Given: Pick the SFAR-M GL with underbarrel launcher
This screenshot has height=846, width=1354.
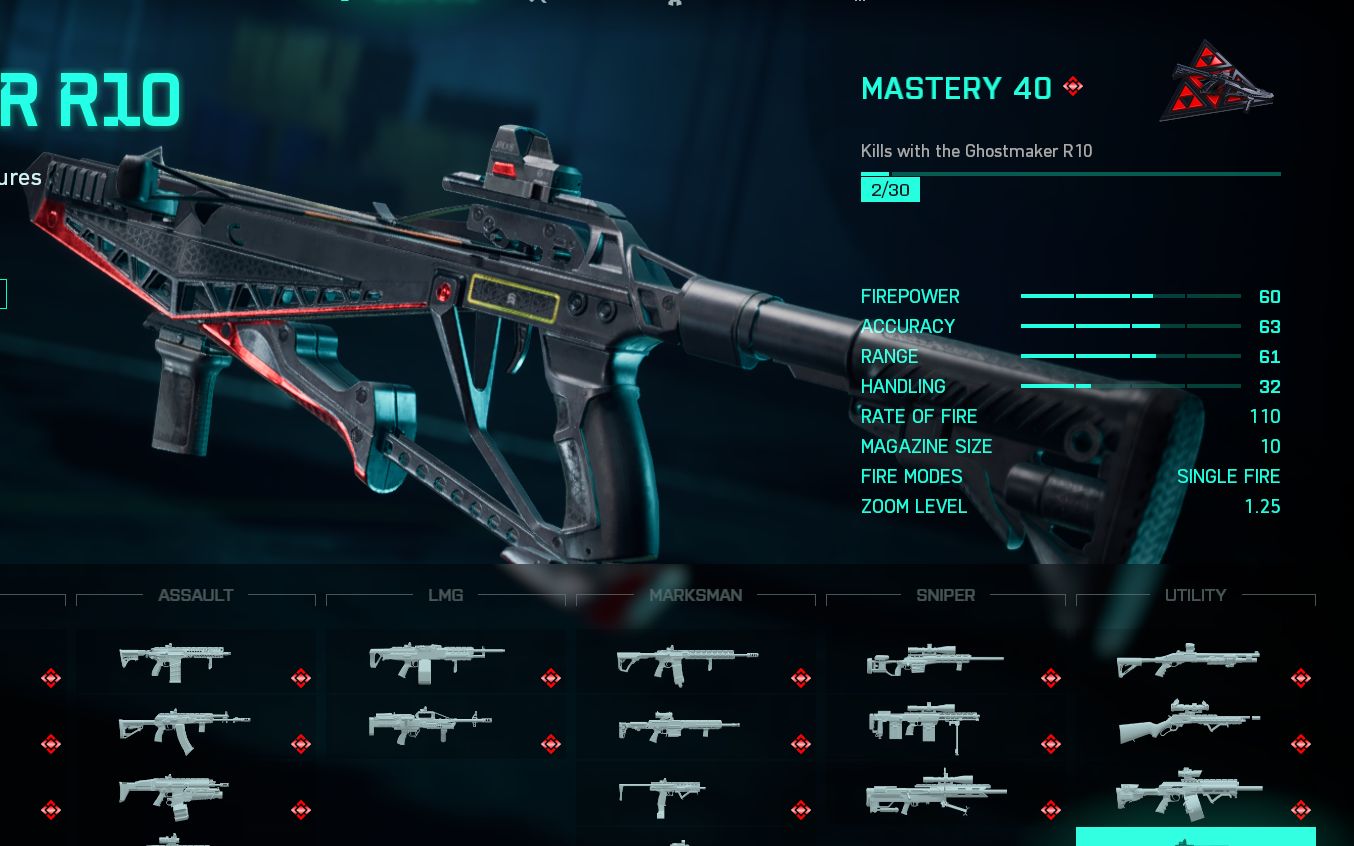Looking at the screenshot, I should coord(174,795).
